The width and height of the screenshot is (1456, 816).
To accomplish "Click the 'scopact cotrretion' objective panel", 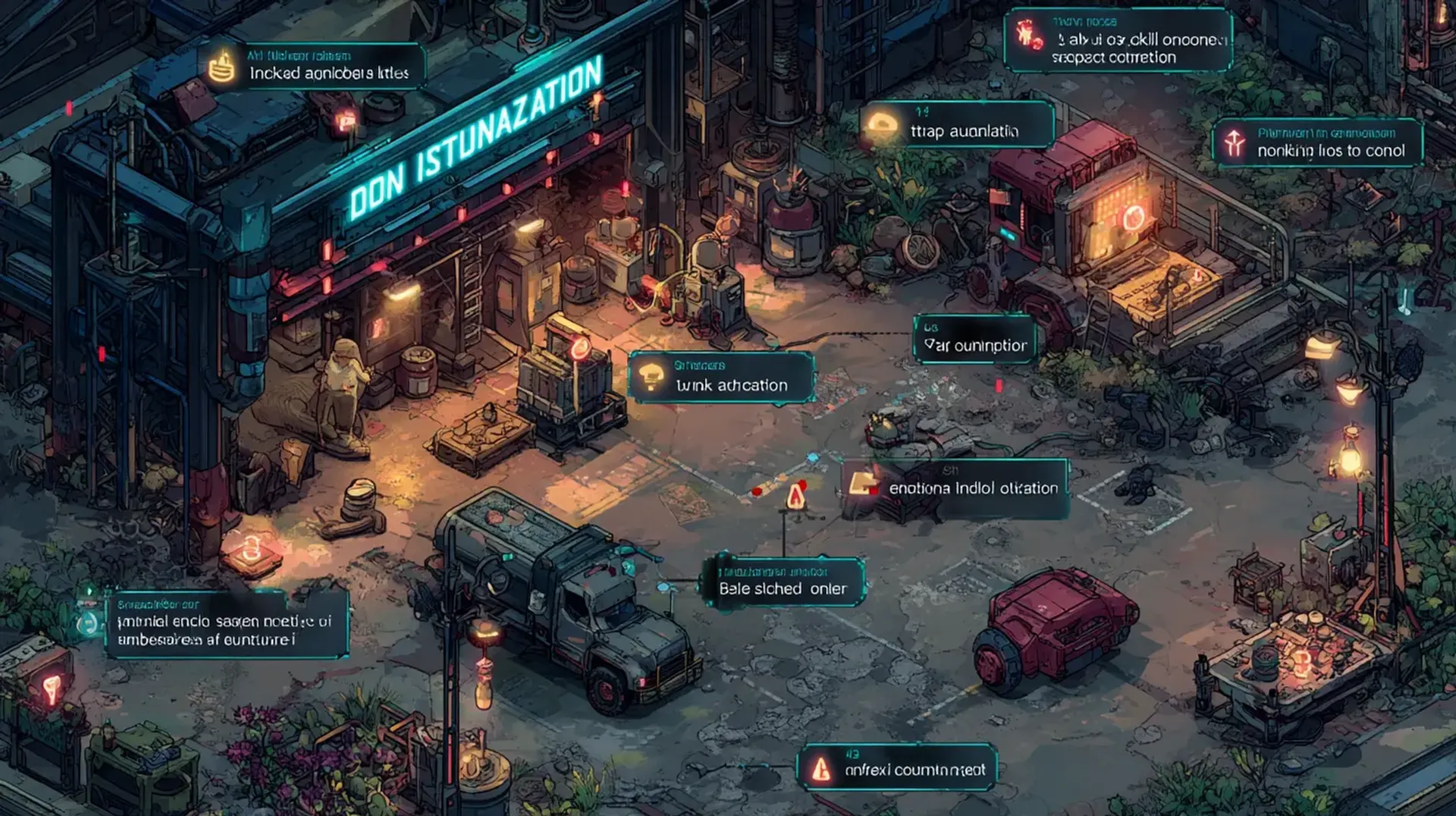I will click(1118, 41).
